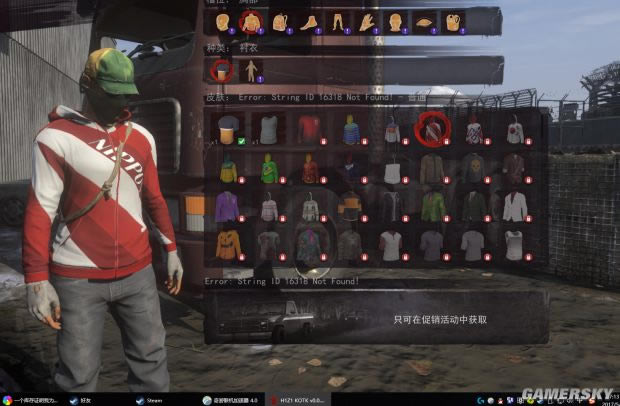Select the red-white diagonal hoodie skin

point(432,128)
